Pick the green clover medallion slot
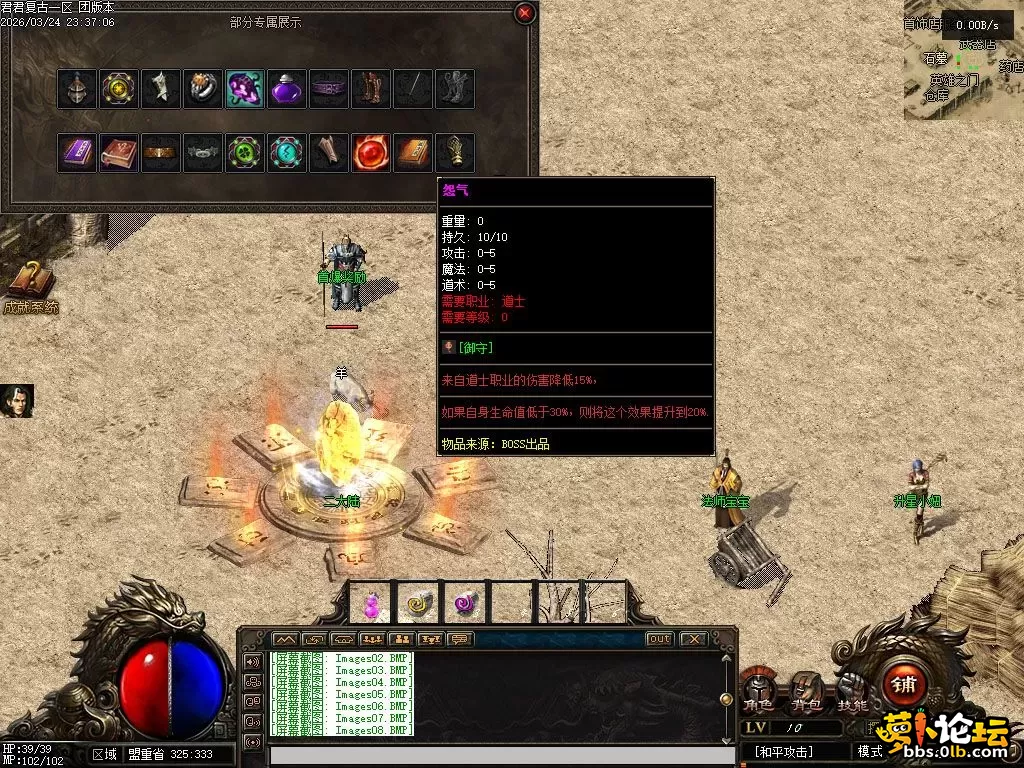 [245, 153]
